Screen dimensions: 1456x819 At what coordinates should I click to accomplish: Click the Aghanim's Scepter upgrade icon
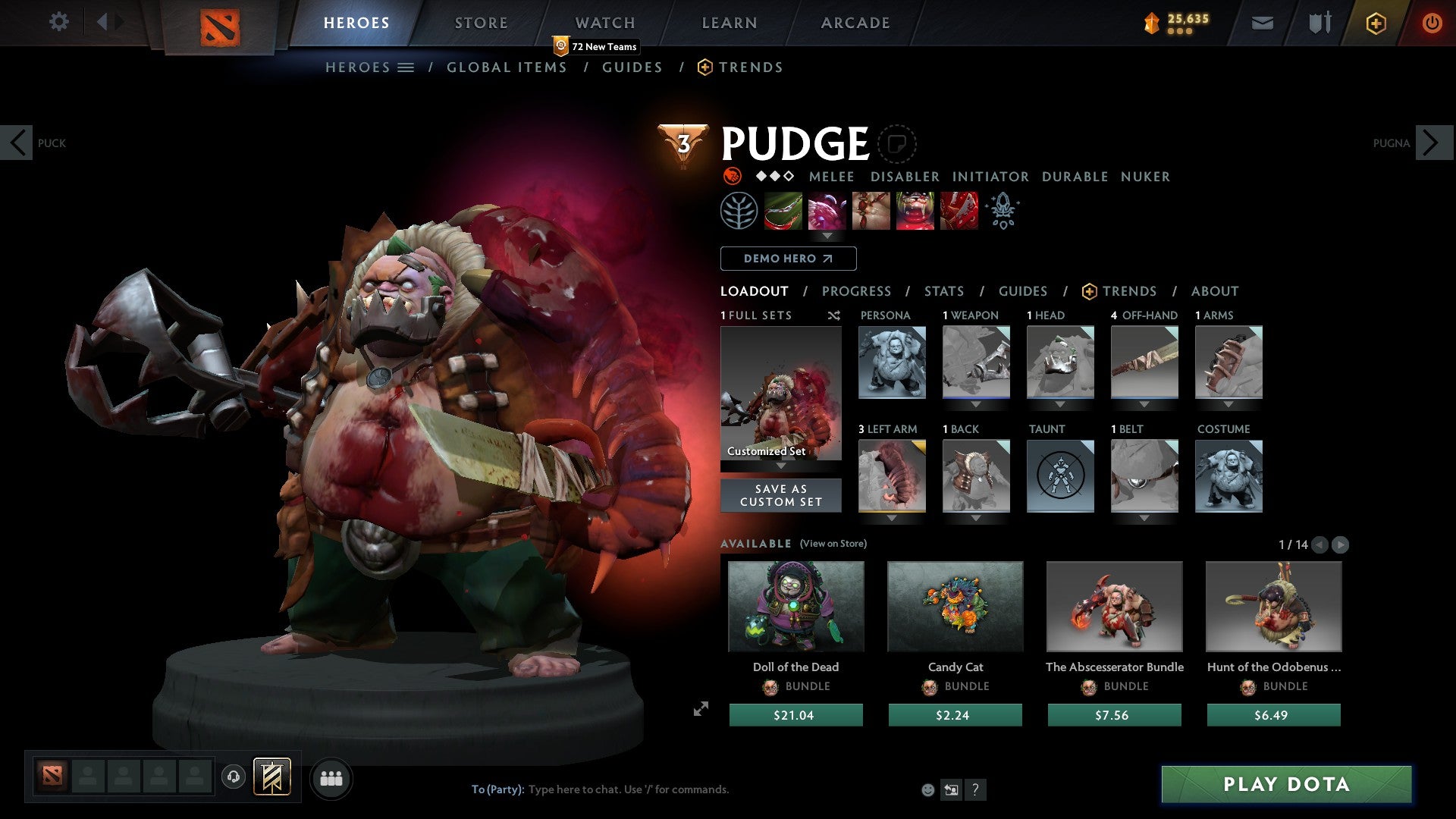pyautogui.click(x=1003, y=210)
